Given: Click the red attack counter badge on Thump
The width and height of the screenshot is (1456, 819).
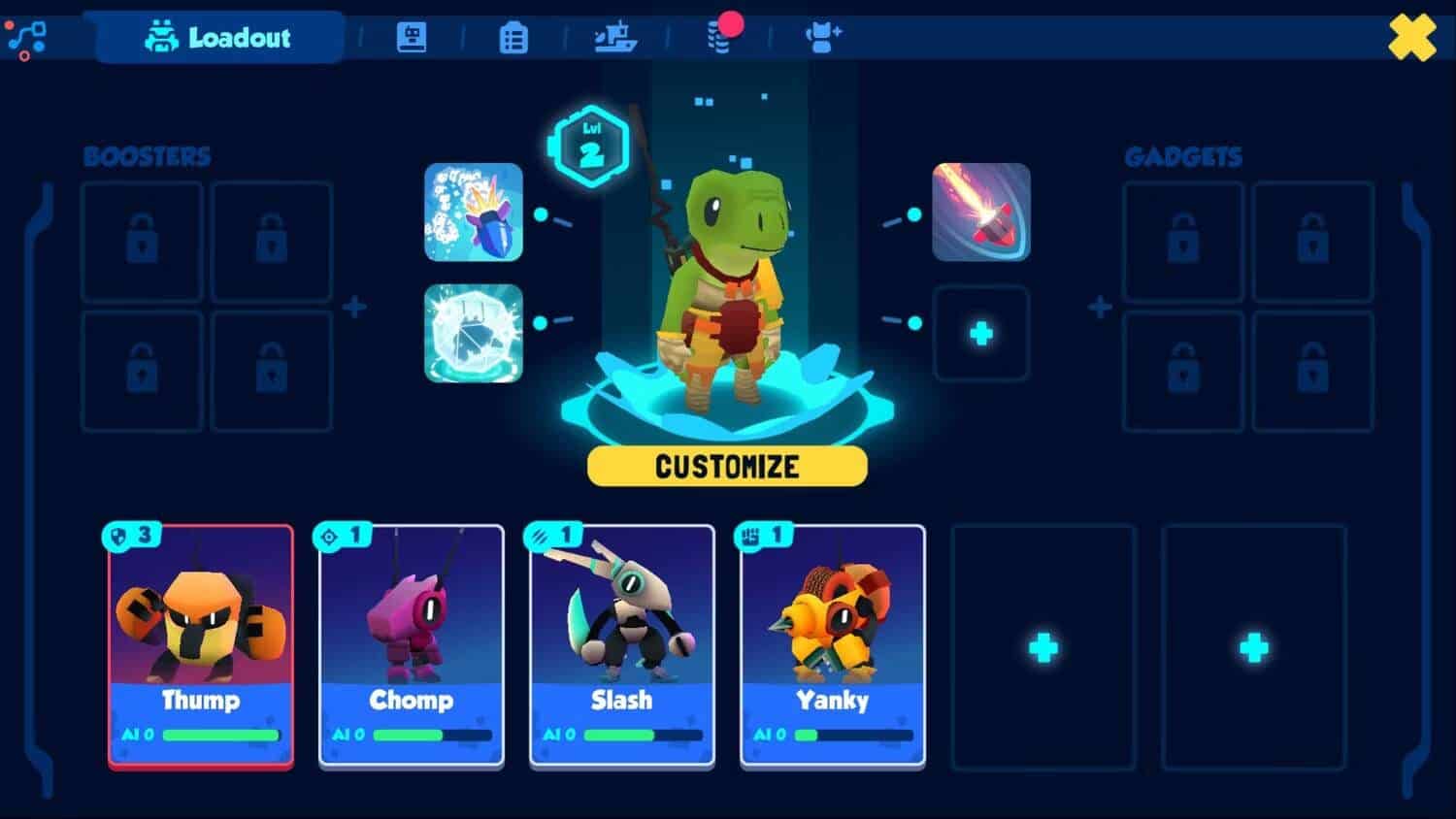Looking at the screenshot, I should [x=131, y=535].
